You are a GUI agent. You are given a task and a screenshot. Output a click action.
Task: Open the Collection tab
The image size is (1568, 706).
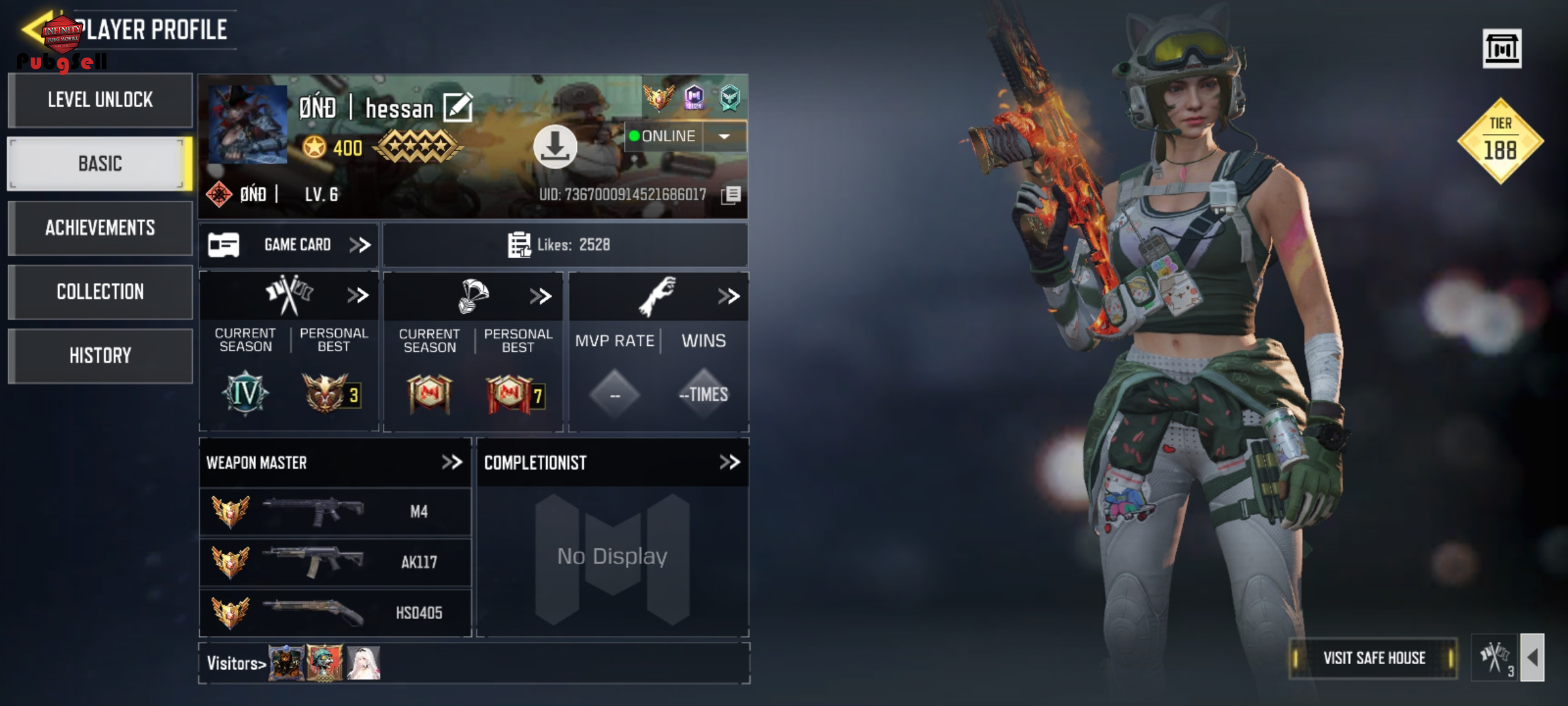coord(101,292)
